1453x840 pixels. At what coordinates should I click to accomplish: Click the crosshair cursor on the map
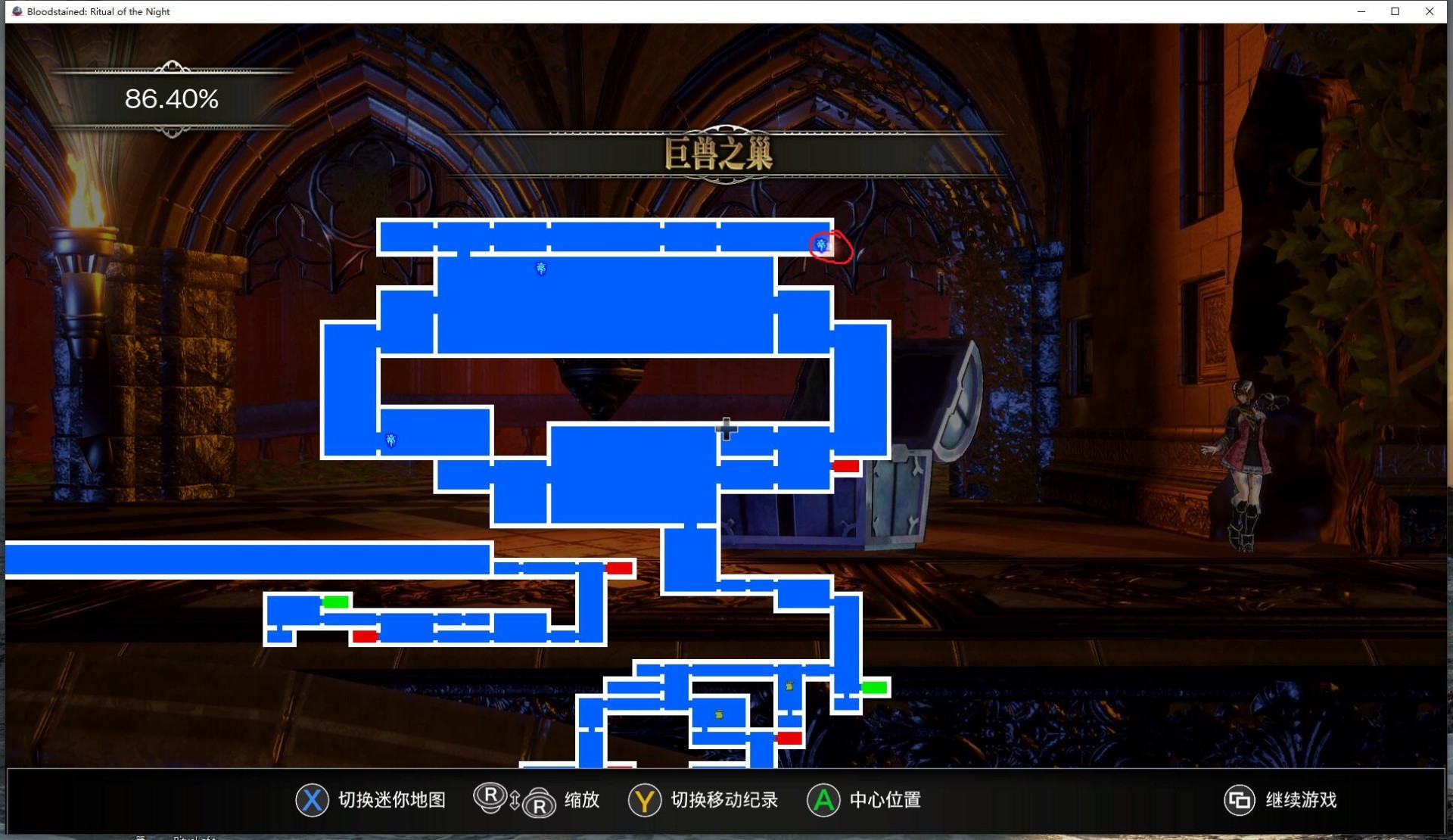(726, 429)
